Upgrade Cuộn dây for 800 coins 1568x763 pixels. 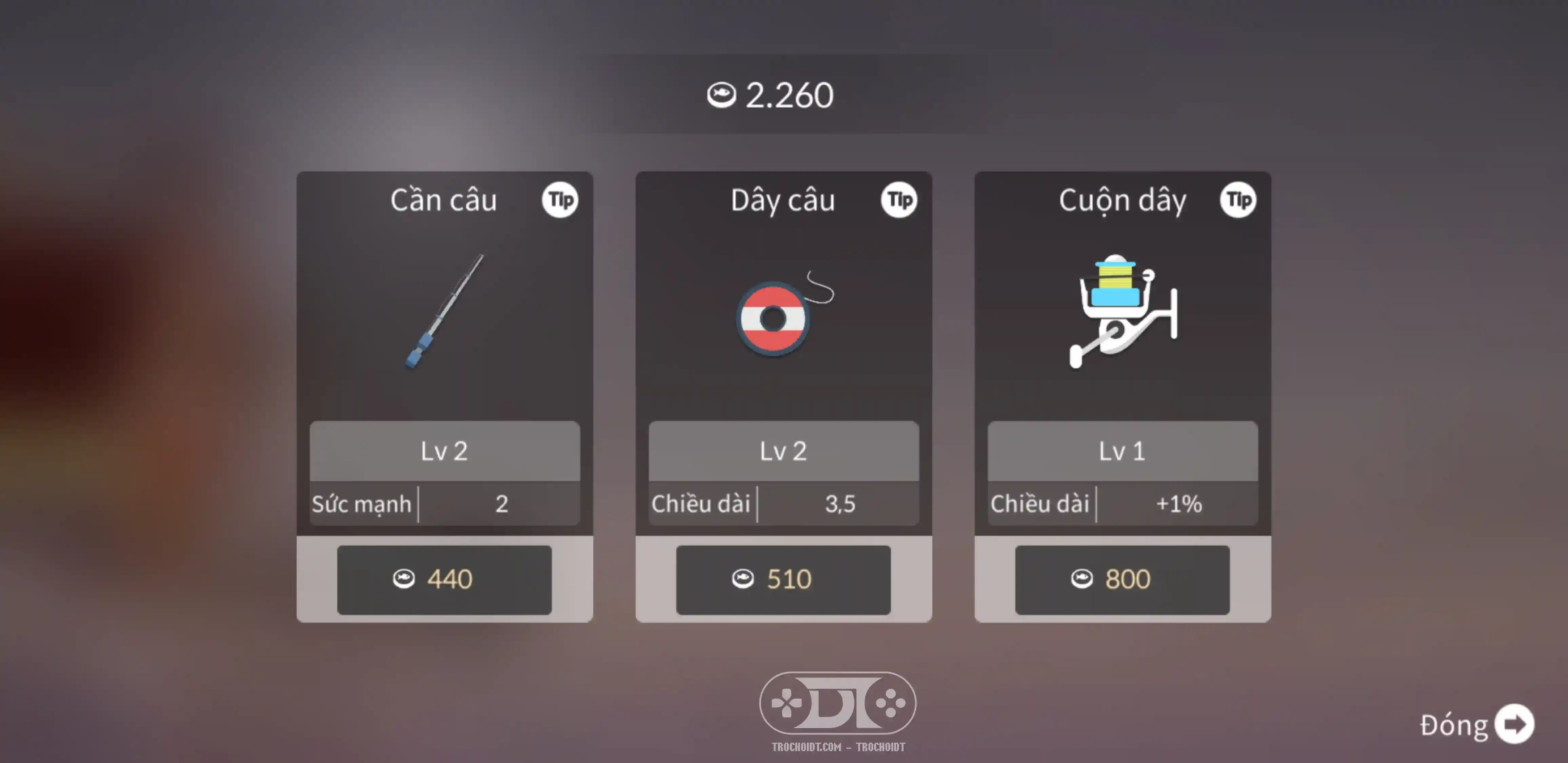click(1122, 579)
